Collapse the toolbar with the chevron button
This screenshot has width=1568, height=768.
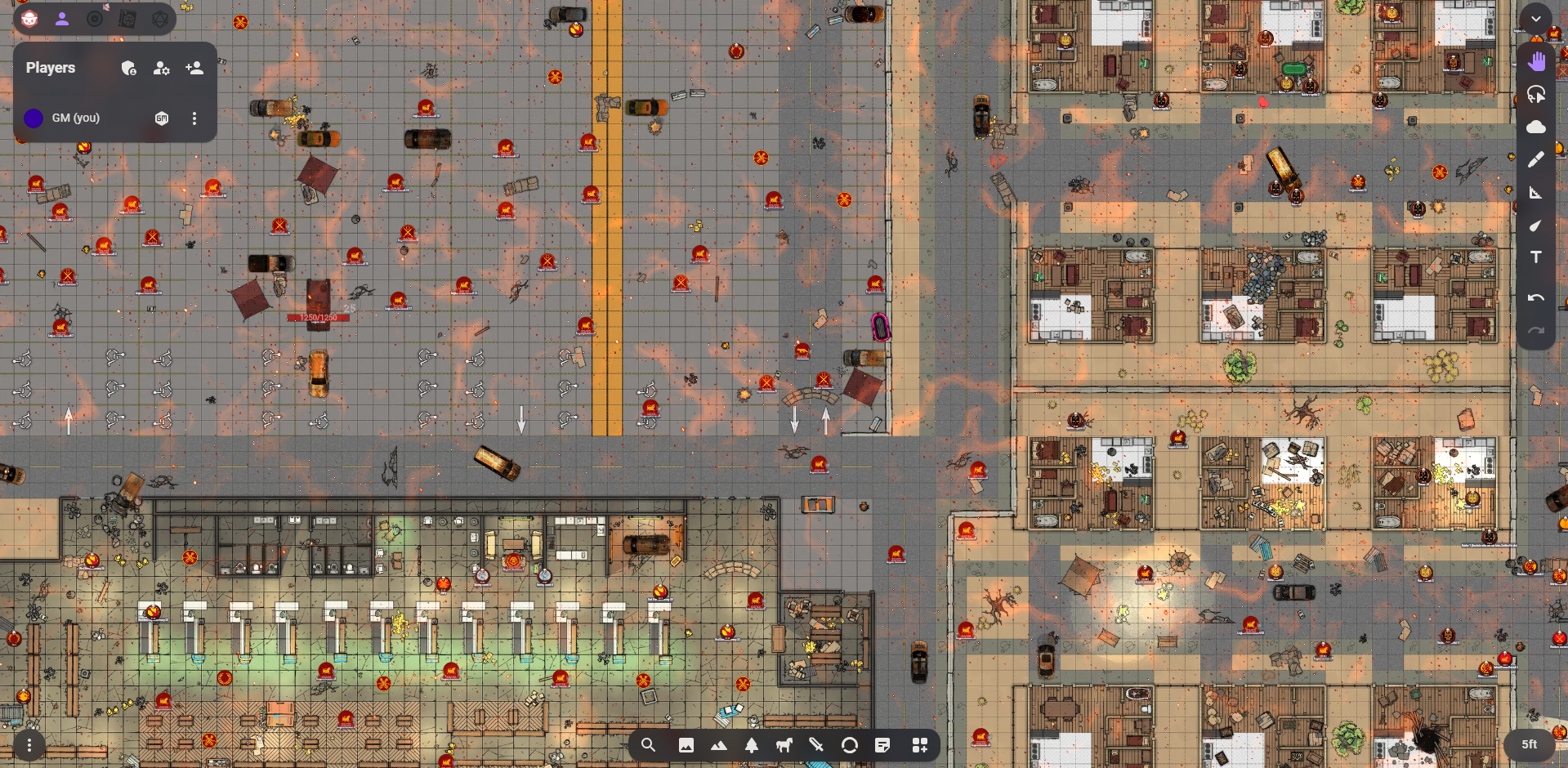(x=1536, y=19)
